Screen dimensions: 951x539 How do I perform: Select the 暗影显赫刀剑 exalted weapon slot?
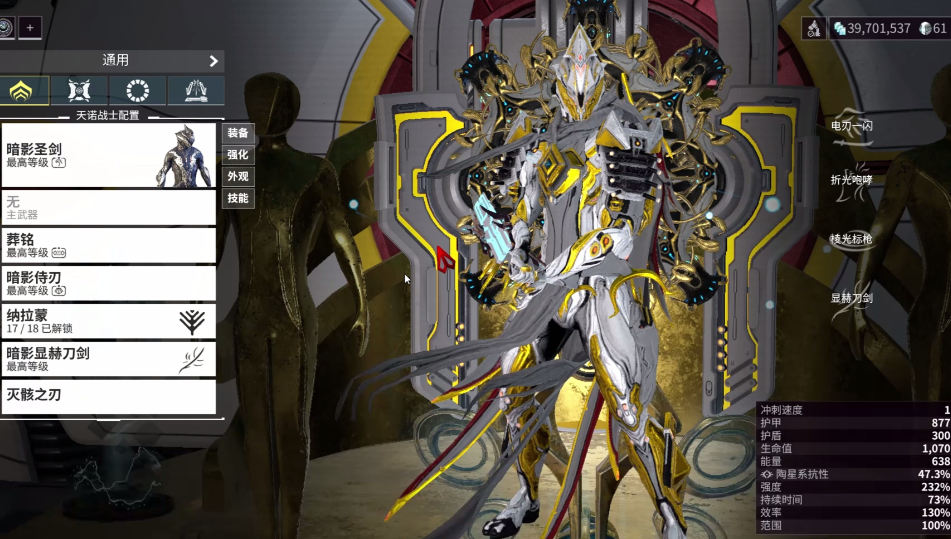coord(108,359)
